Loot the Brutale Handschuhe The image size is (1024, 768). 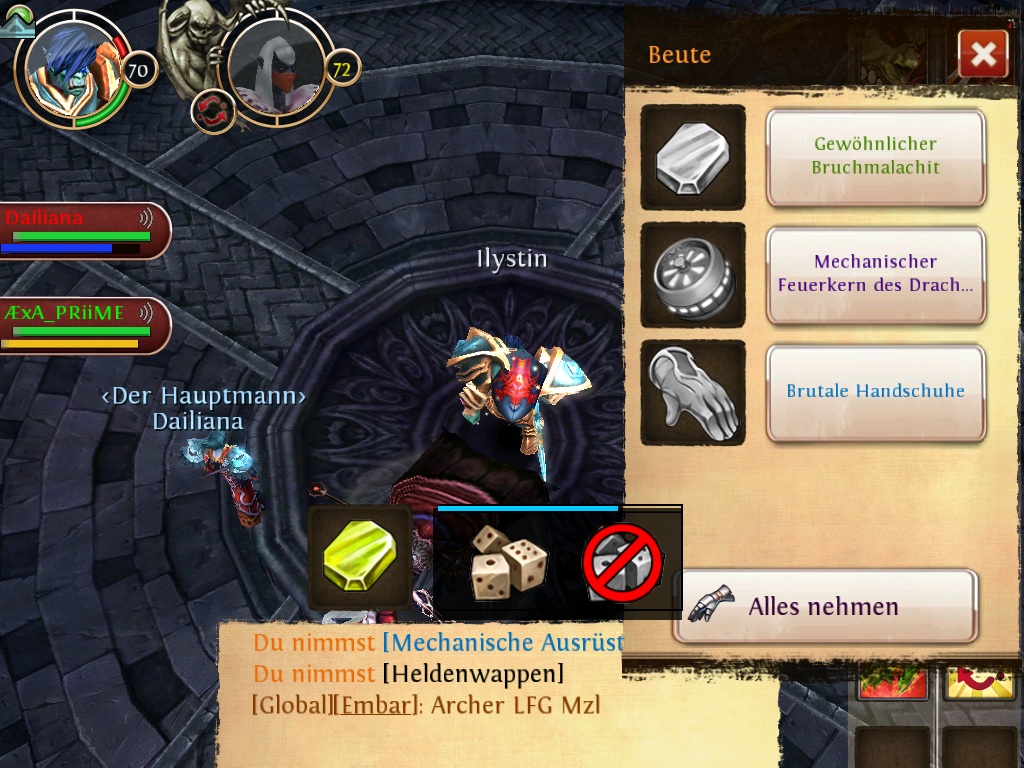coord(875,391)
